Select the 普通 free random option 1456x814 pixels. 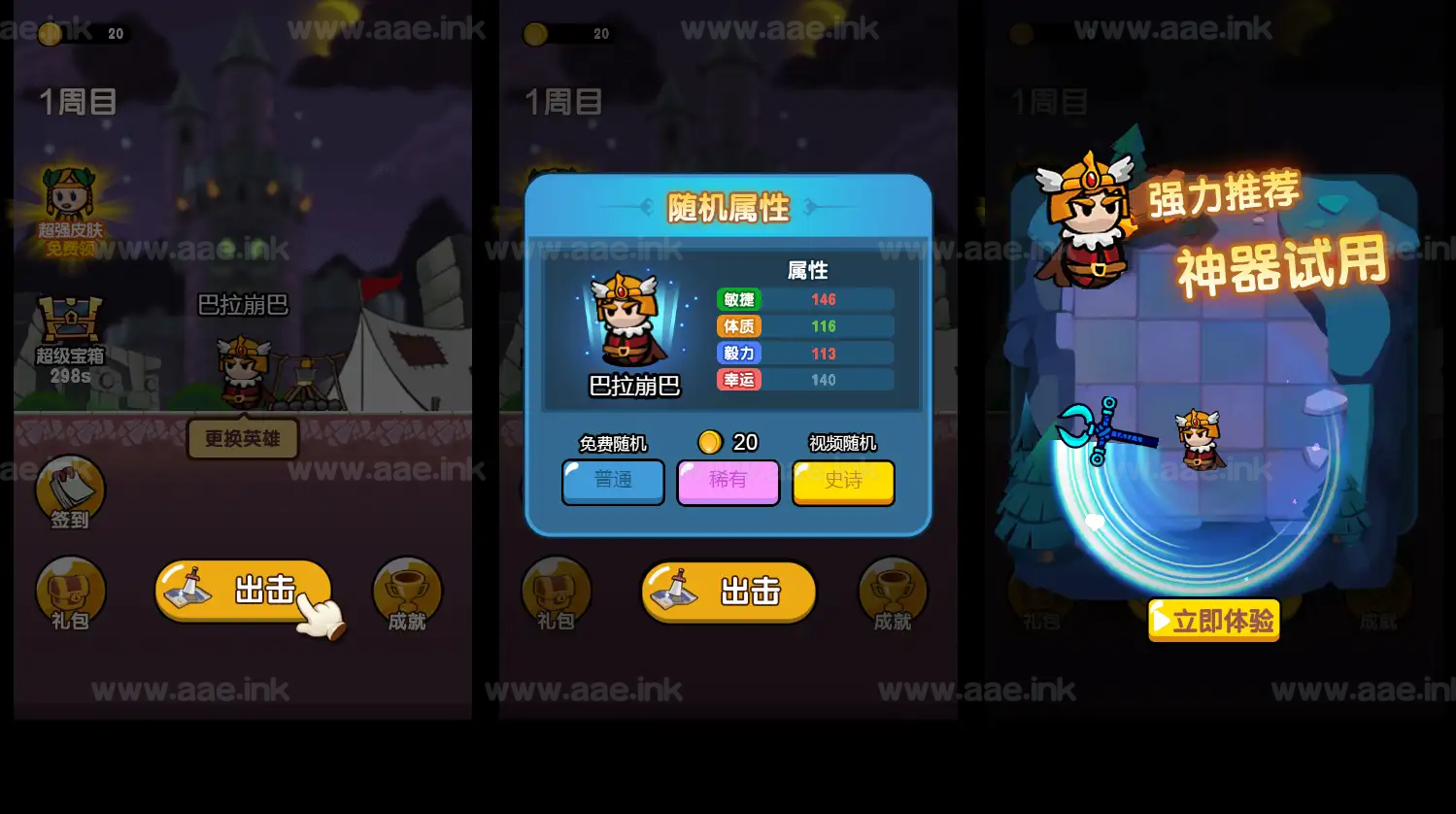coord(613,482)
